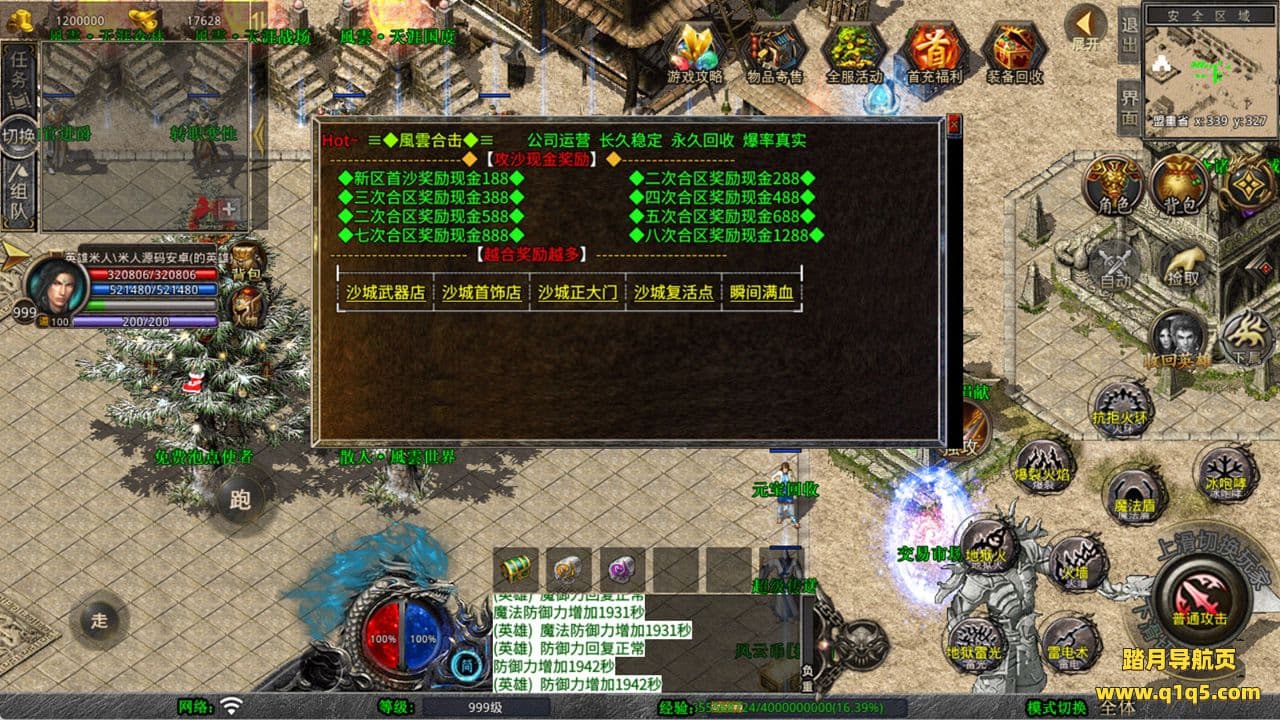Activate the 普通攻击 normal attack button
This screenshot has width=1280, height=720.
[x=1198, y=595]
